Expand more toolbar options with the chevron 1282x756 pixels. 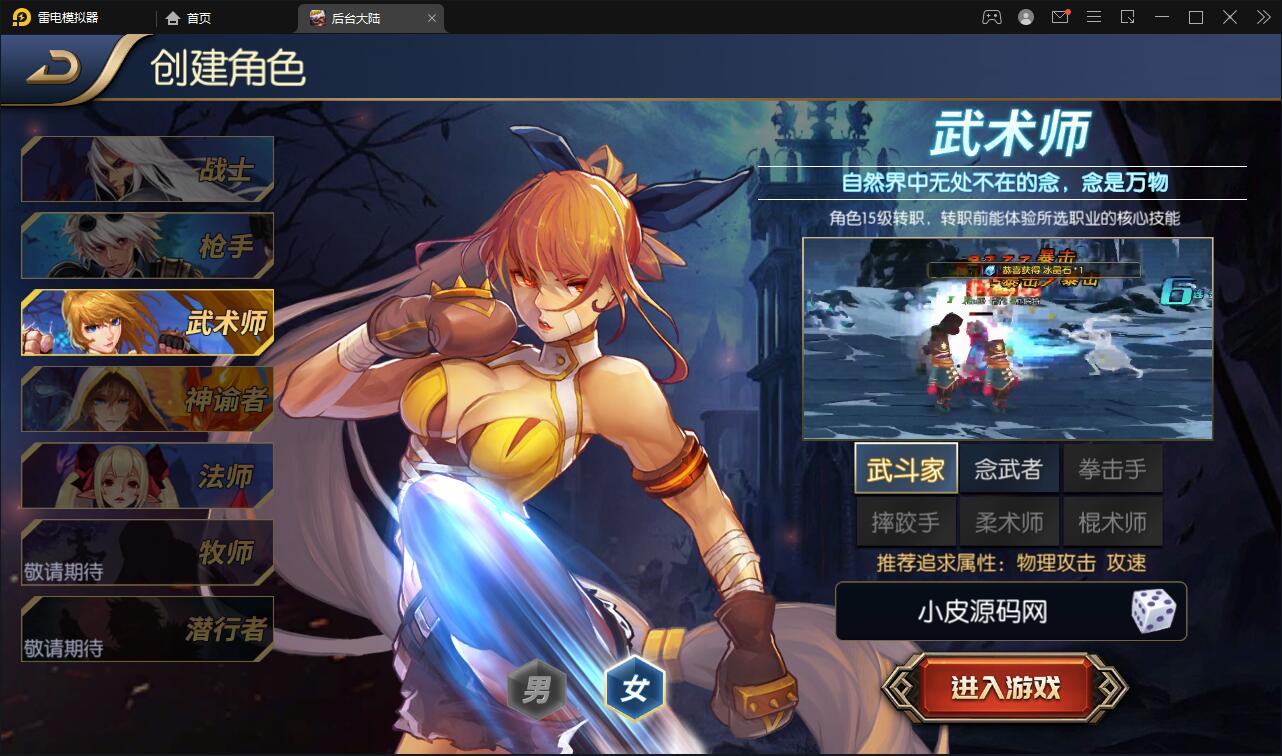point(1262,17)
